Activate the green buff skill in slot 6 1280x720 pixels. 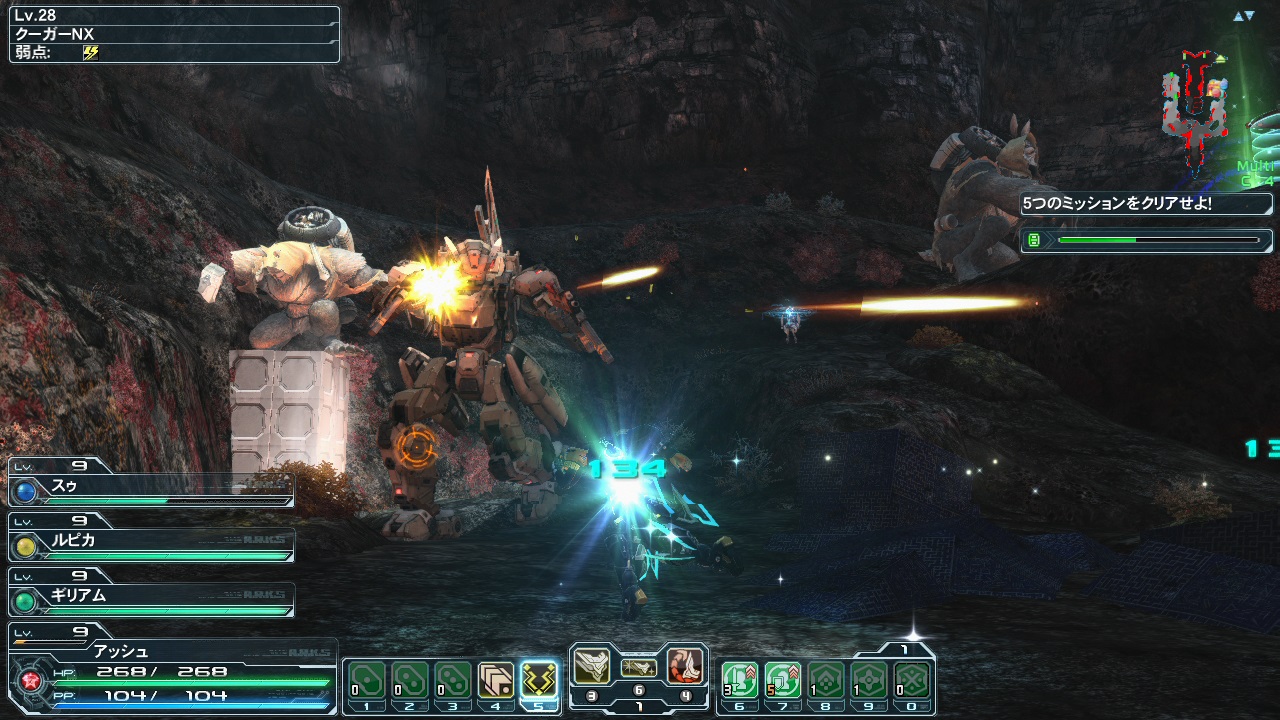click(x=740, y=680)
